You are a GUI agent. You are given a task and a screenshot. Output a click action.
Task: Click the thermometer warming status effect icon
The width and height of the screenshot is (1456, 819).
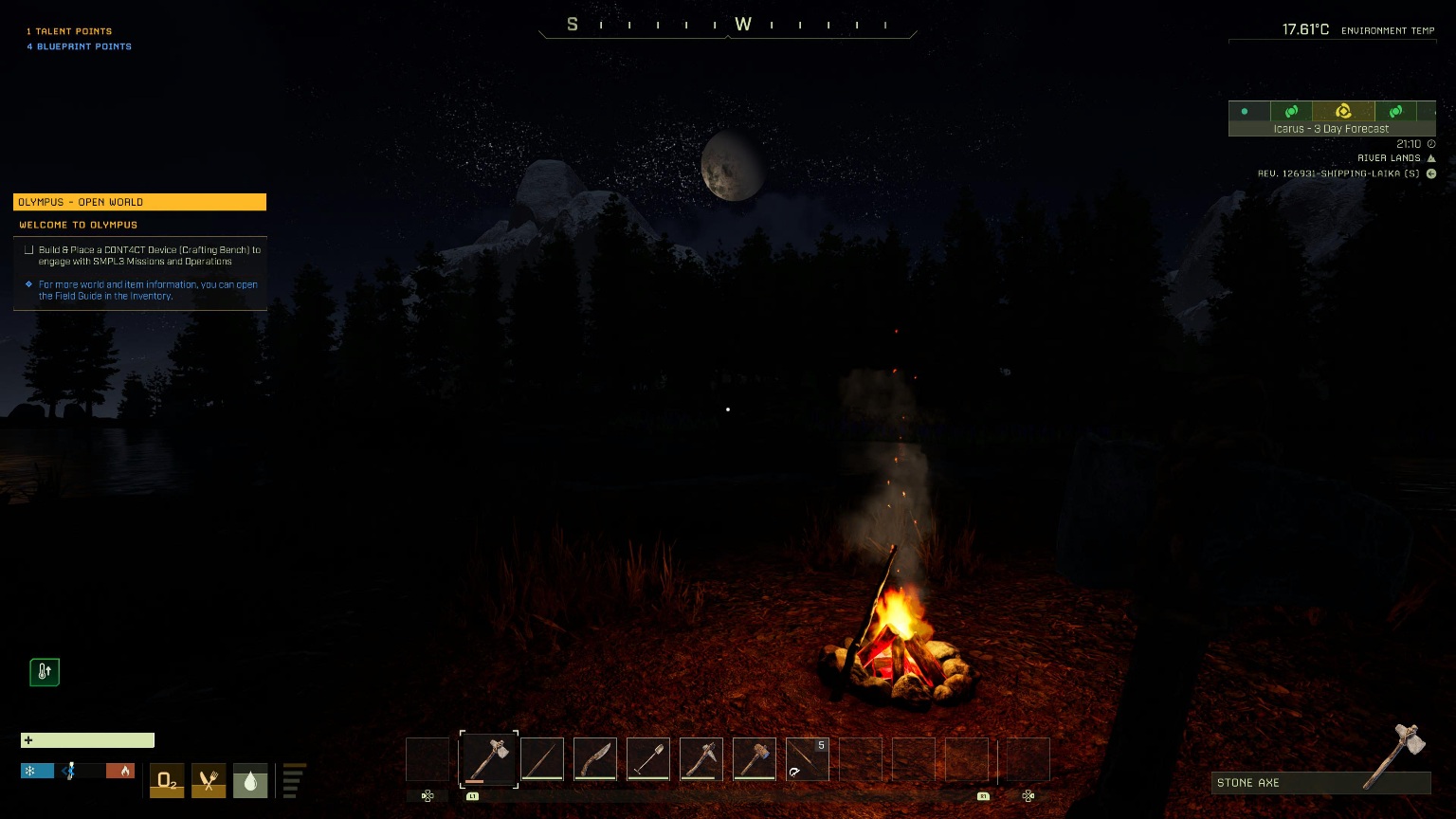[x=45, y=672]
